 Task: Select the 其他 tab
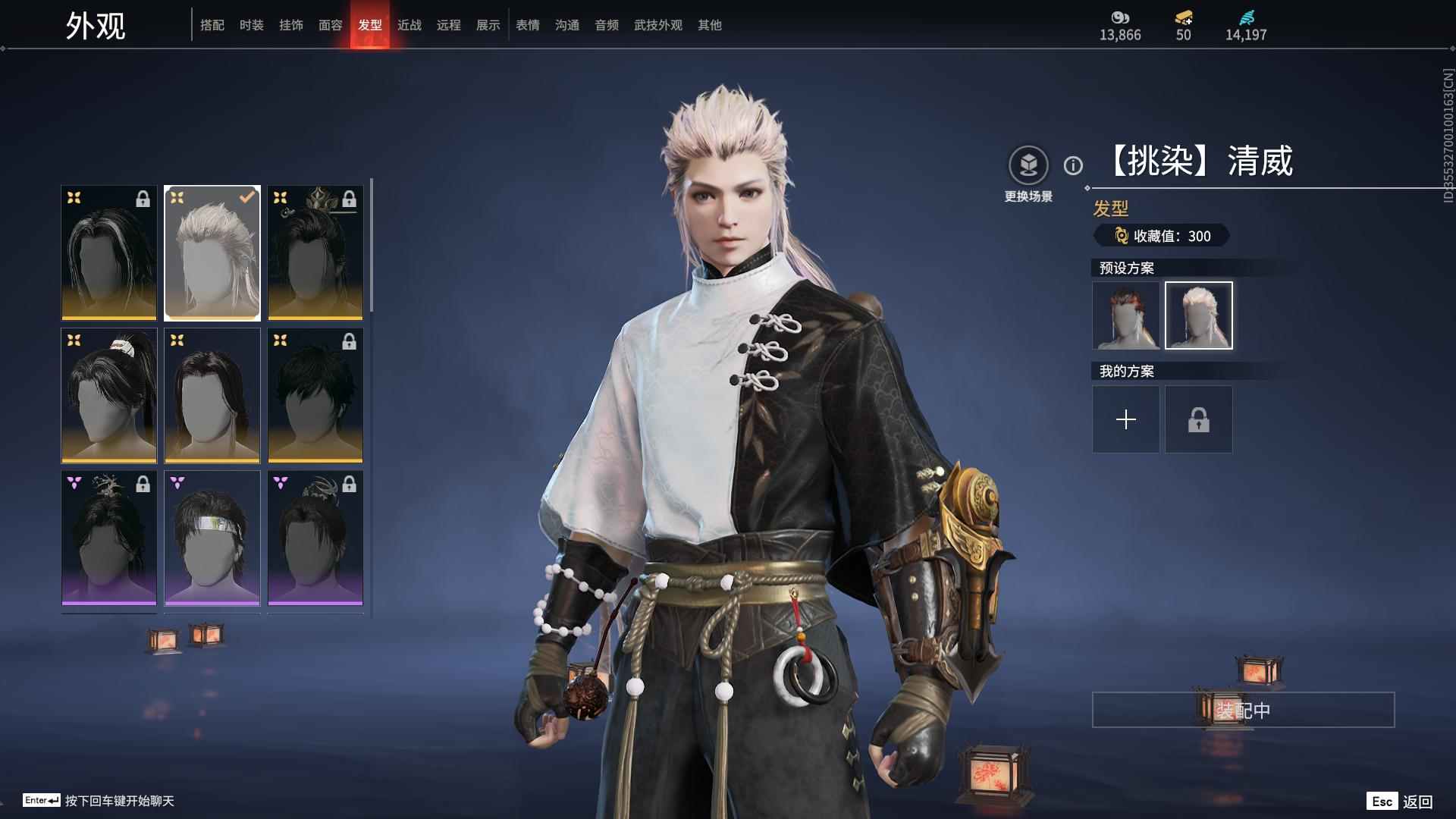(x=710, y=25)
